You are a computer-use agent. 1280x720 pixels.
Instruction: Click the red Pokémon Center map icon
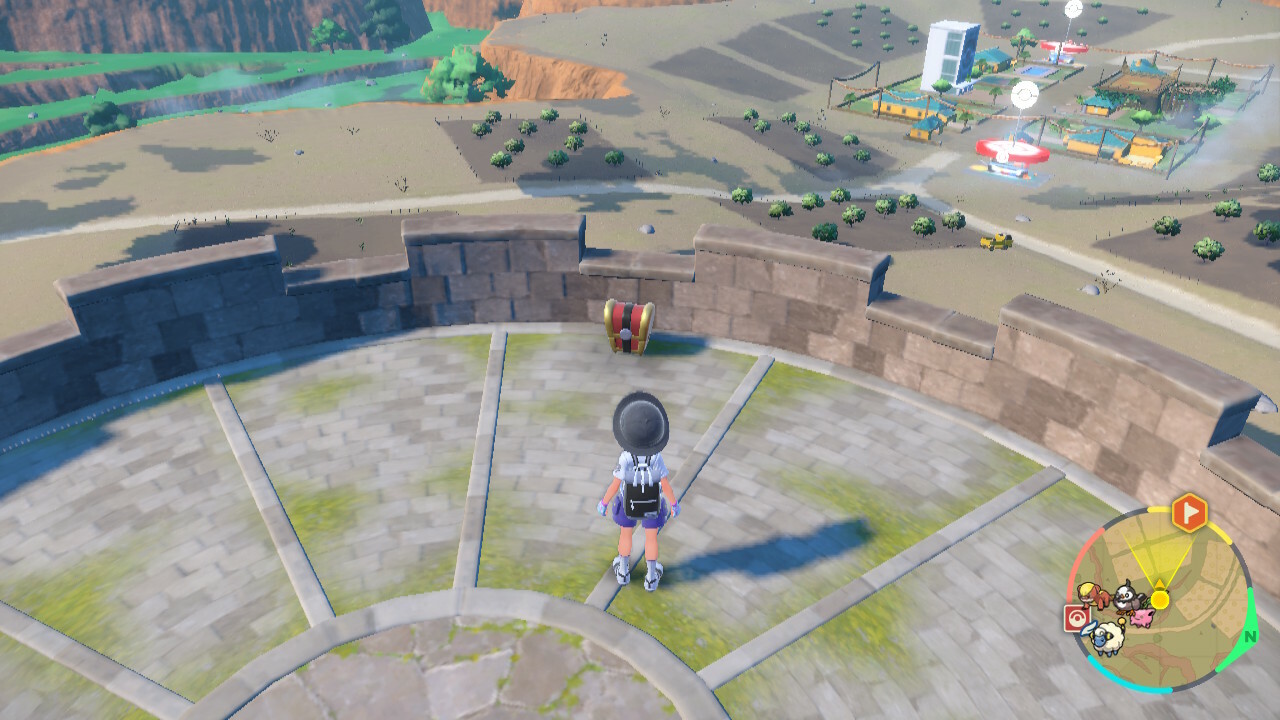click(x=1079, y=618)
